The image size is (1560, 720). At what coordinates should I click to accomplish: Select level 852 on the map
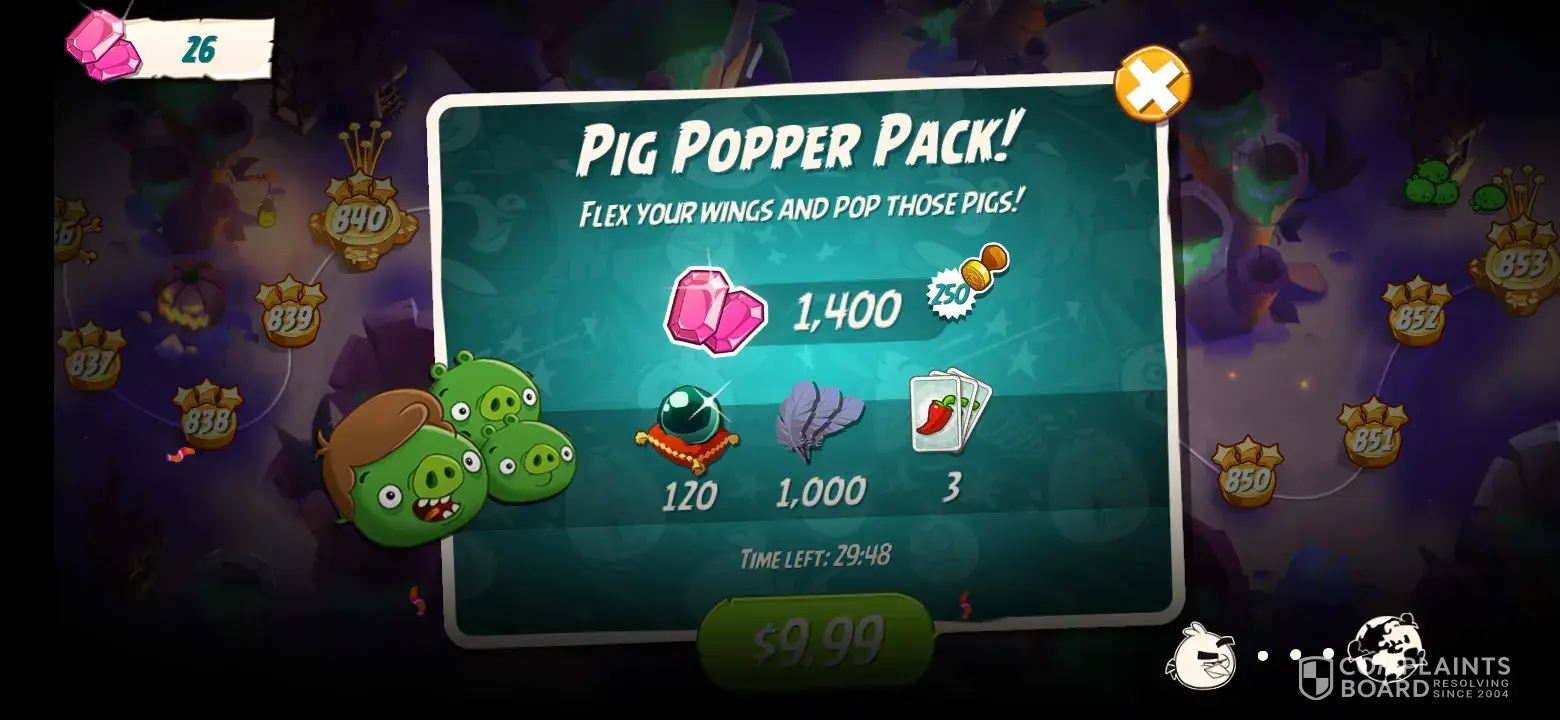[1416, 316]
